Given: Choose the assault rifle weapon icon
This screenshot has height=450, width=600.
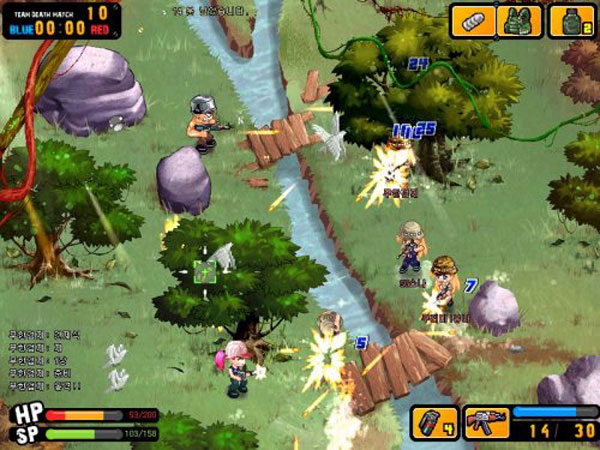Looking at the screenshot, I should [x=487, y=423].
